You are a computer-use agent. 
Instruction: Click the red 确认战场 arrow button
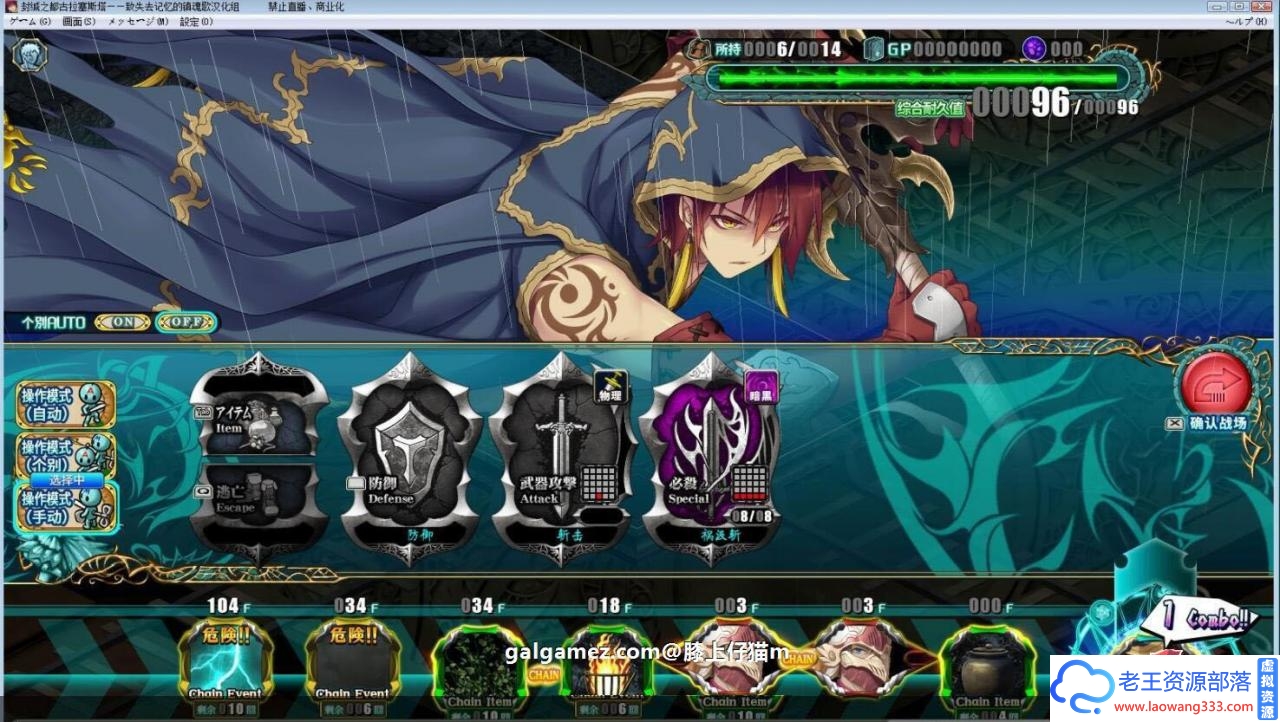(x=1215, y=385)
